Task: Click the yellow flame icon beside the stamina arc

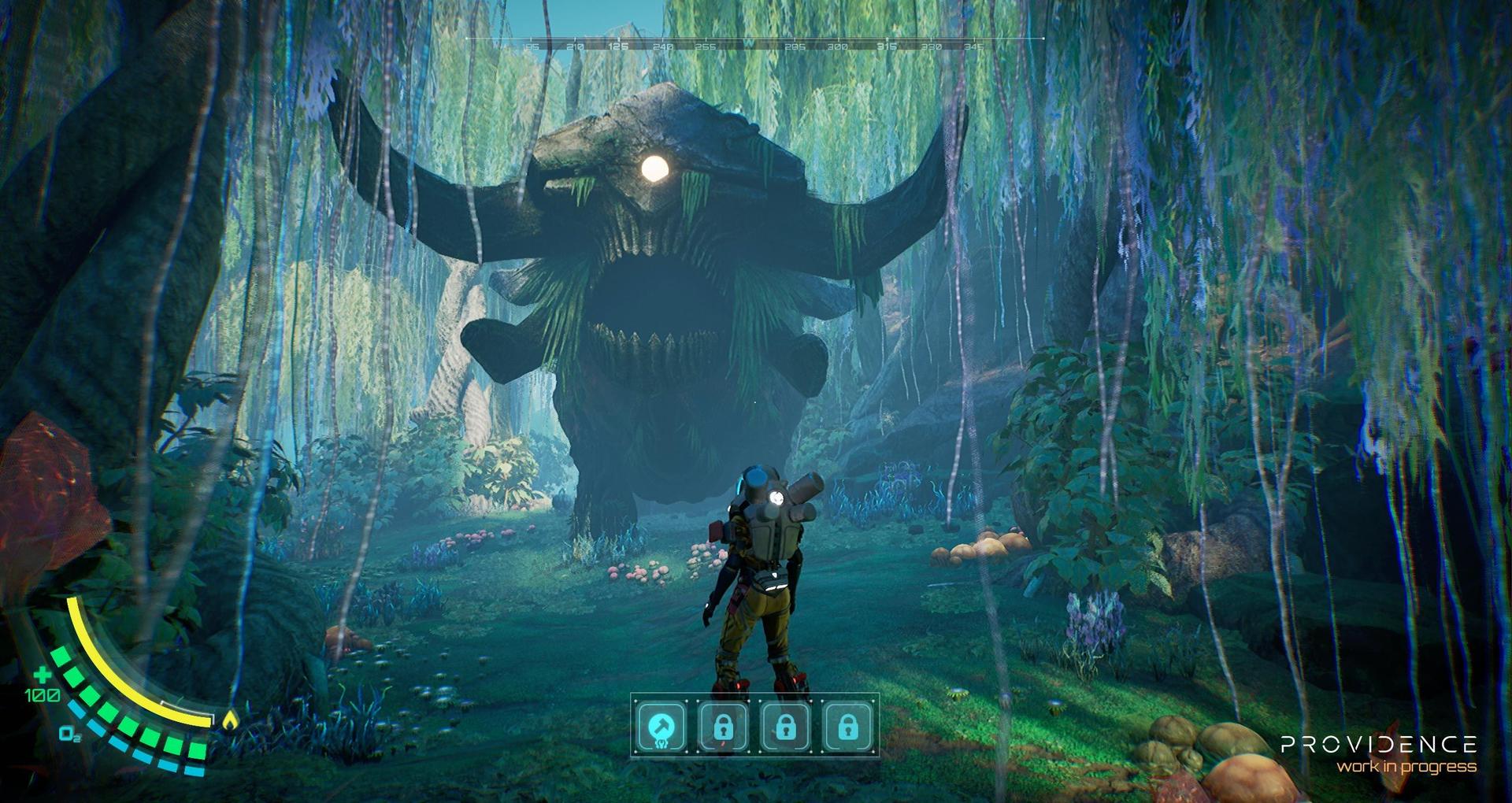Action: coord(230,718)
